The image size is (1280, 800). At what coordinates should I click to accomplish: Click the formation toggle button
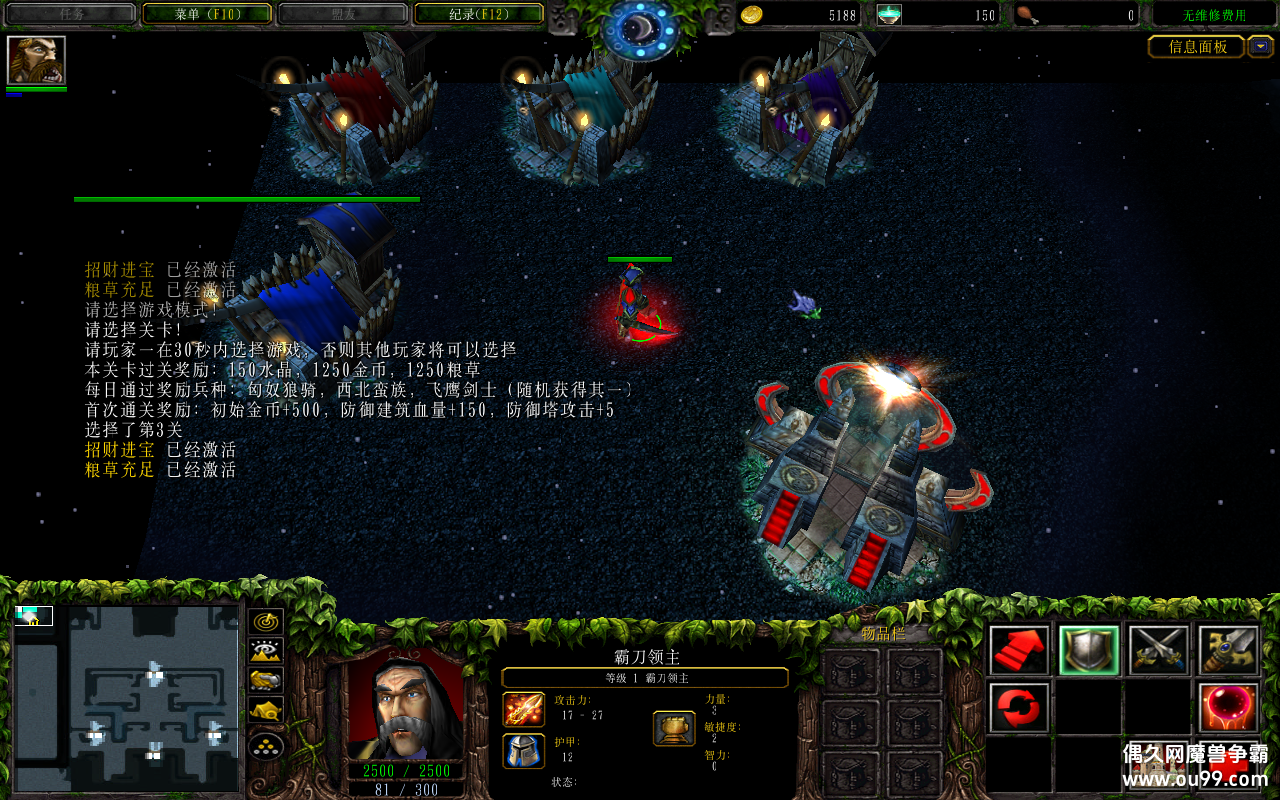pos(266,746)
